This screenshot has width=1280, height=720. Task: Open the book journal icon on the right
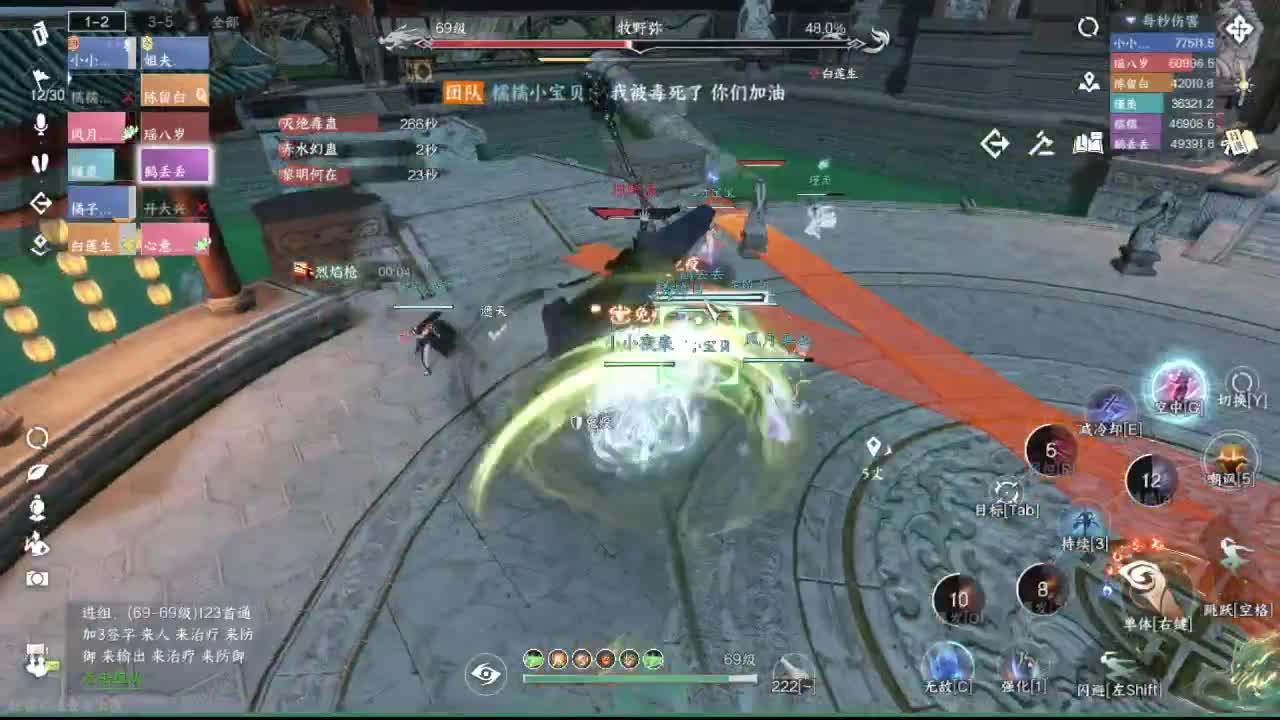tap(1090, 145)
